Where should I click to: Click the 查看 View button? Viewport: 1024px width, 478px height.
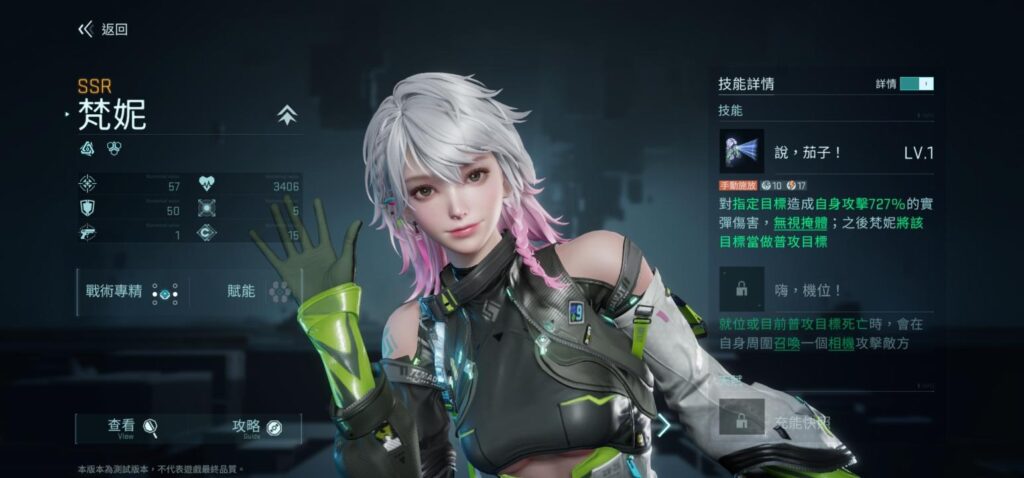click(133, 428)
